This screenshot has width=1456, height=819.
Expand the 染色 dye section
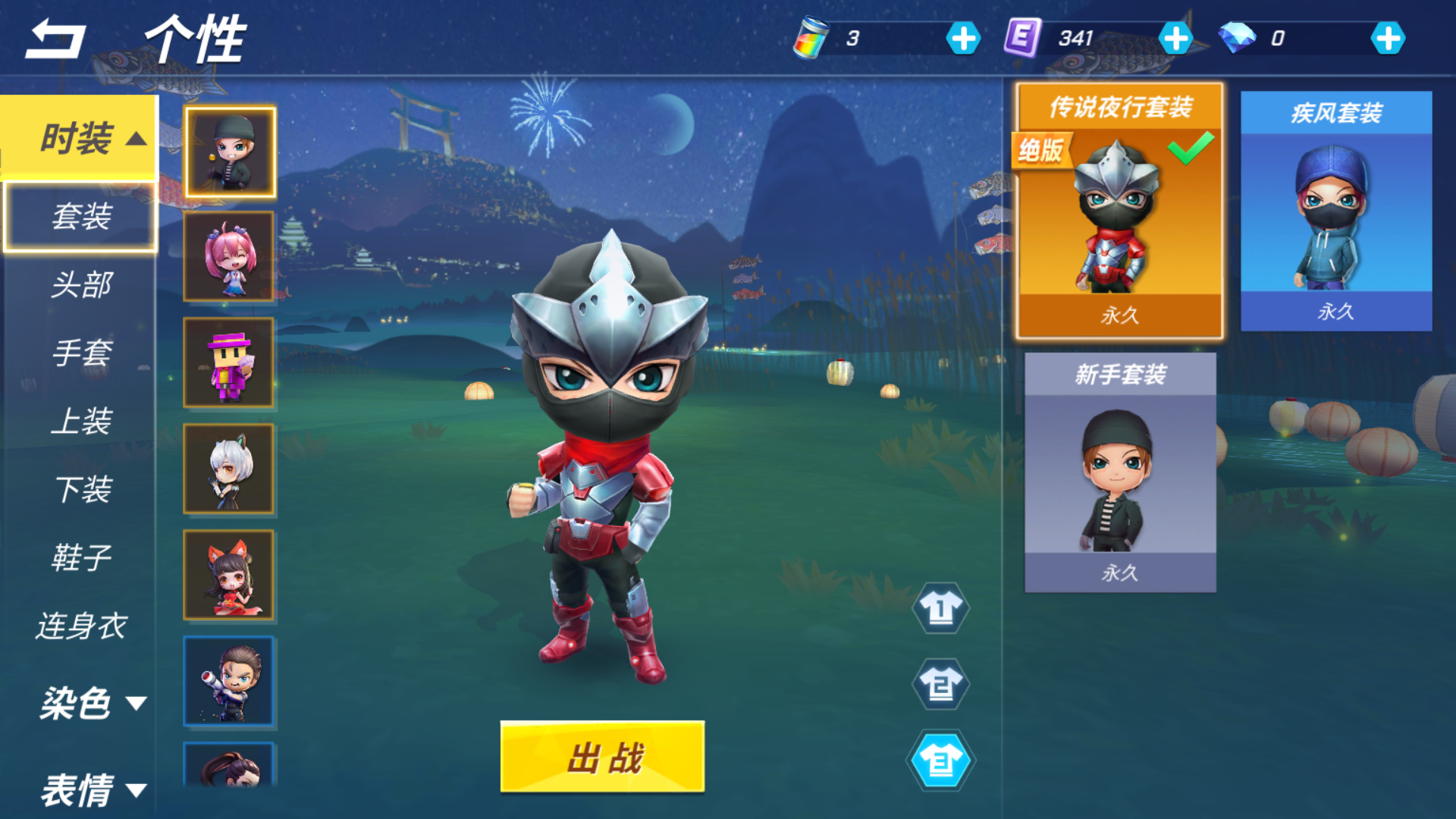tap(91, 704)
